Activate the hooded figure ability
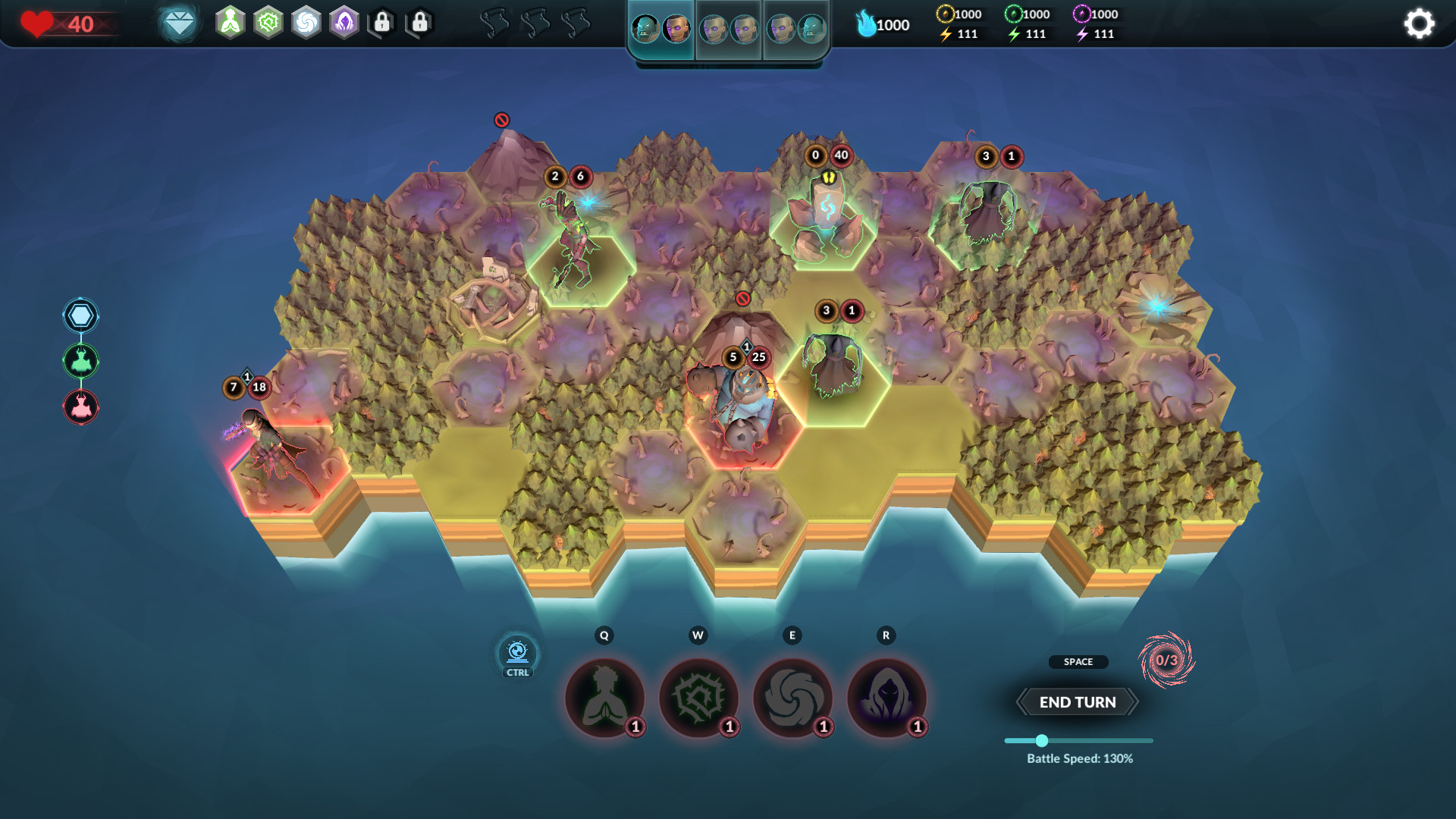 [886, 698]
